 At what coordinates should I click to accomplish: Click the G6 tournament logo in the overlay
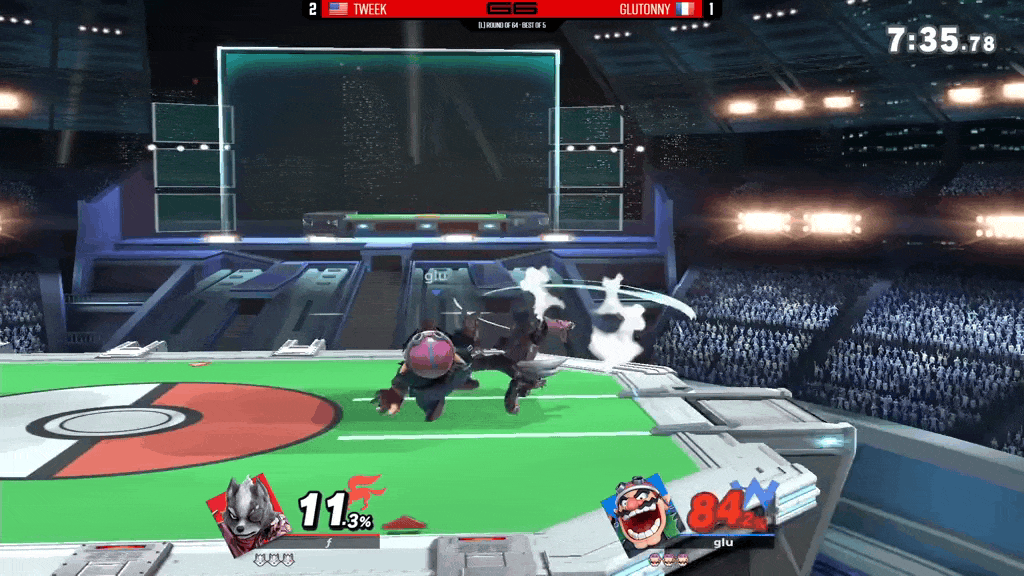511,9
